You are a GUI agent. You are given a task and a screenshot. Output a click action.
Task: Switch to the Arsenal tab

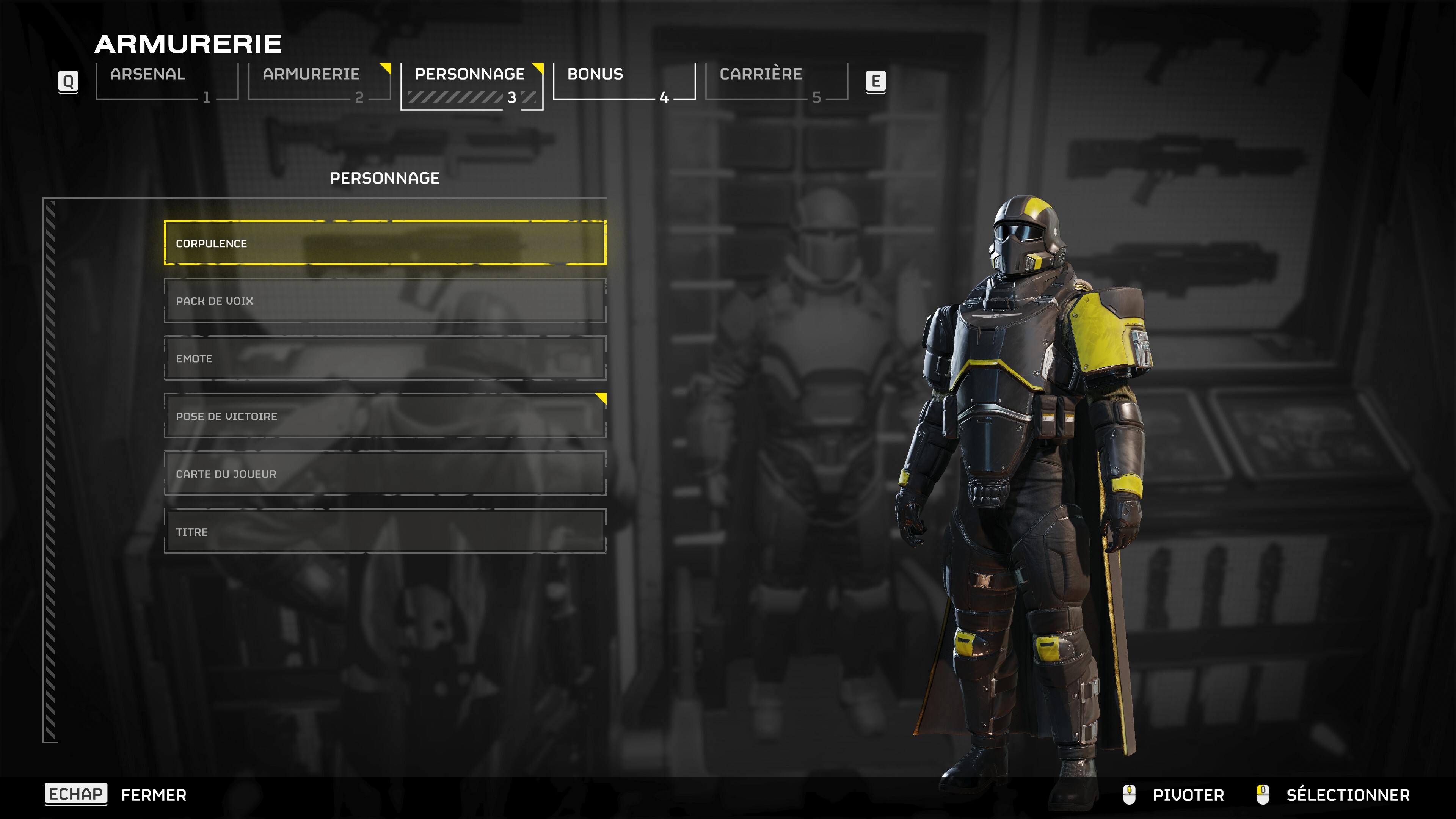click(167, 82)
